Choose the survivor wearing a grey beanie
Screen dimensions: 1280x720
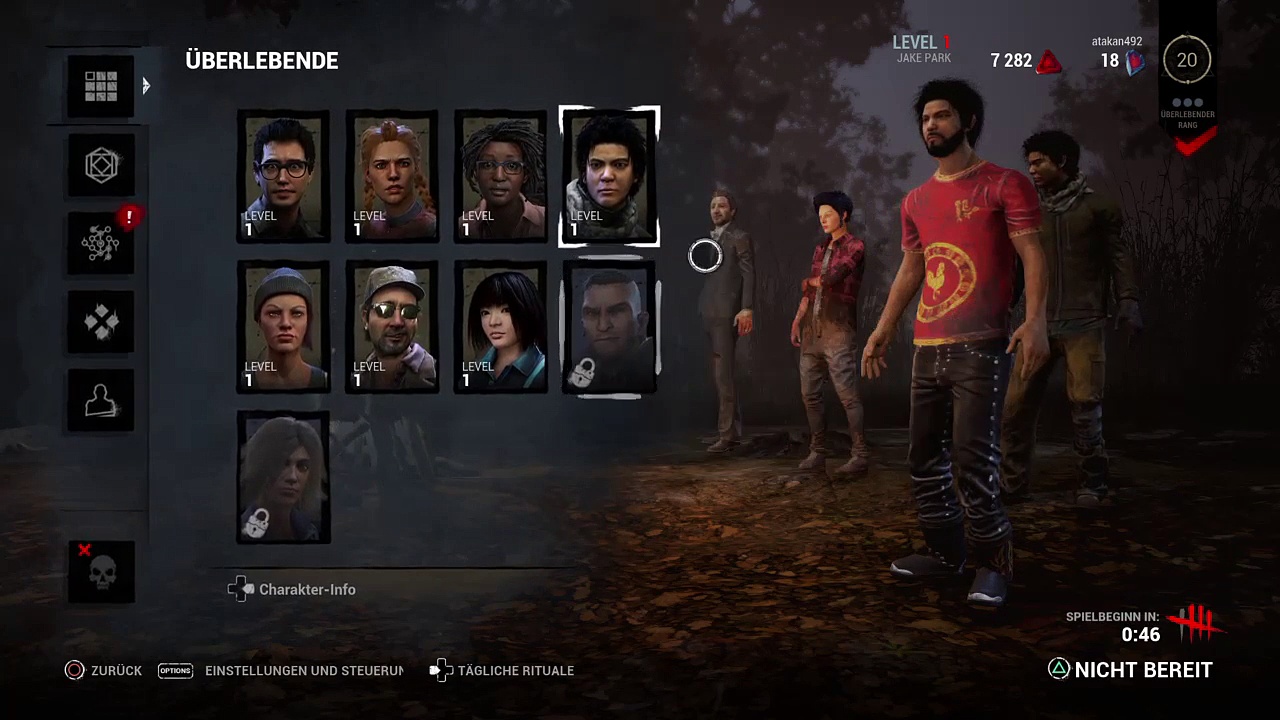283,327
